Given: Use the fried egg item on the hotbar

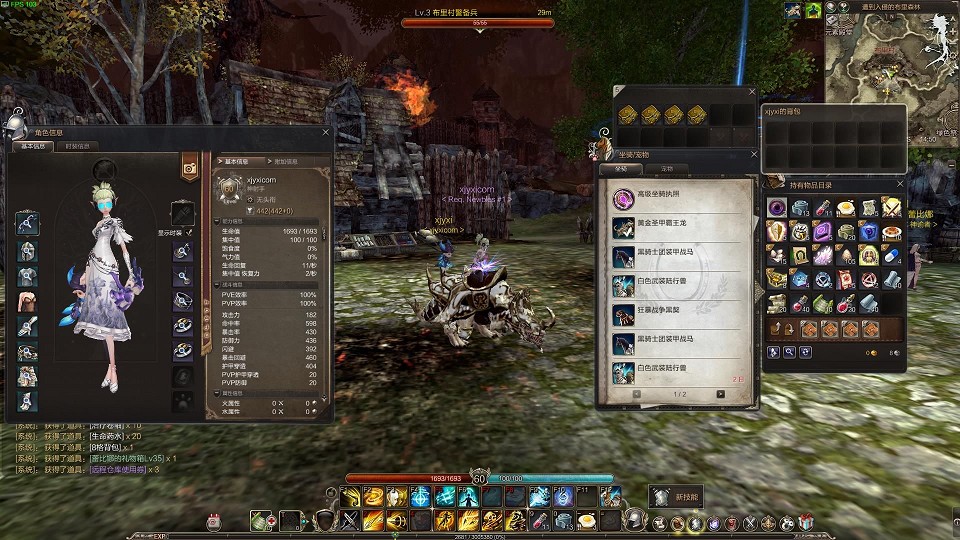Looking at the screenshot, I should tap(590, 520).
